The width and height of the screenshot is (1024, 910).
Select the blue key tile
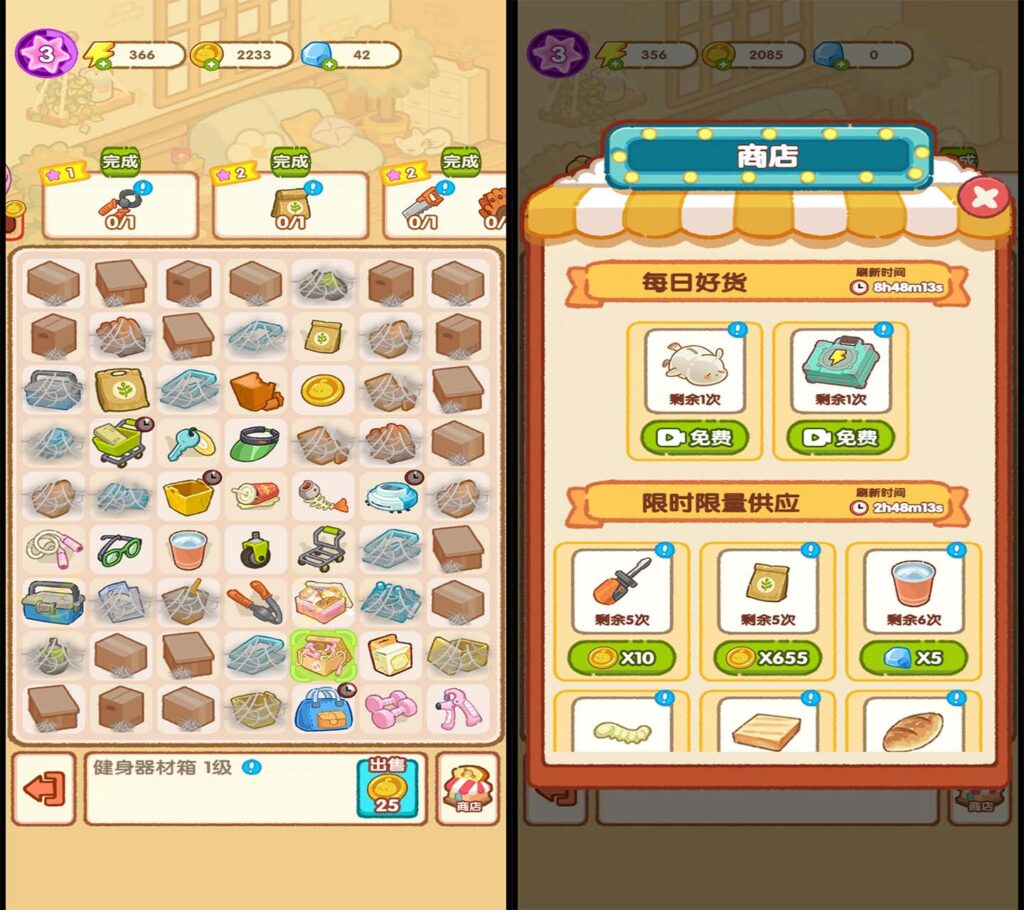coord(187,442)
